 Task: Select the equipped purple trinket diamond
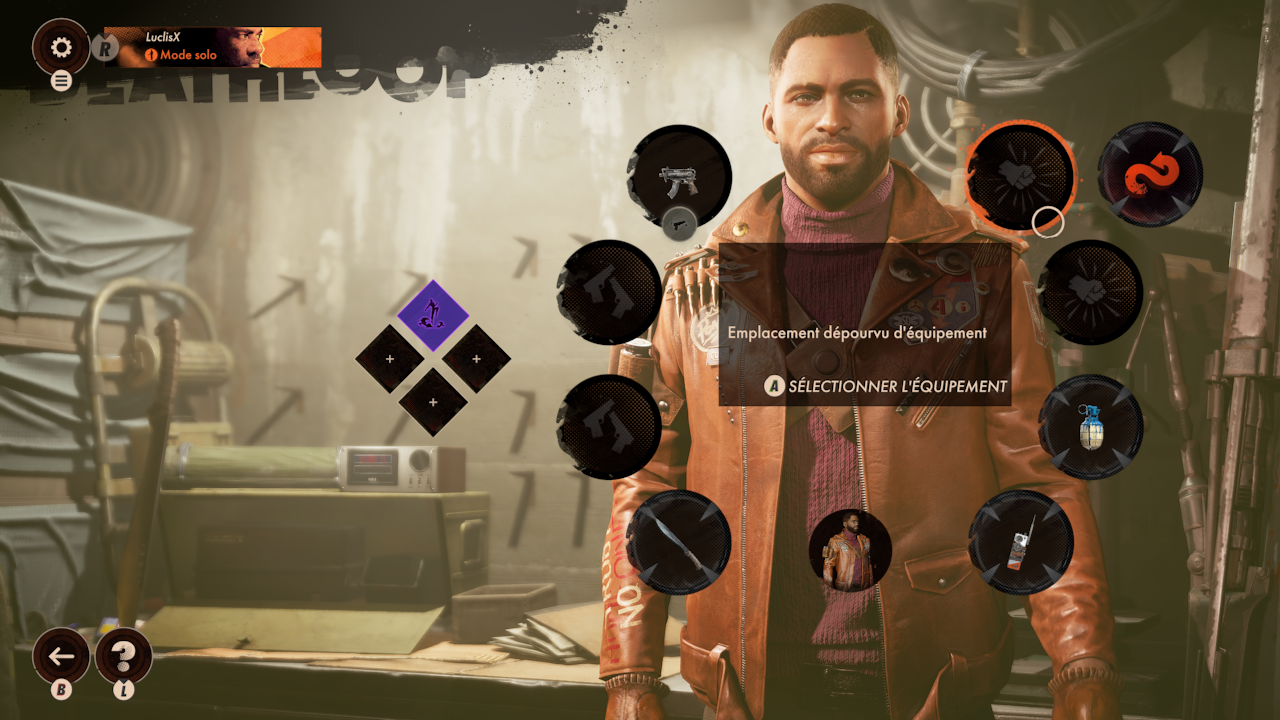433,315
